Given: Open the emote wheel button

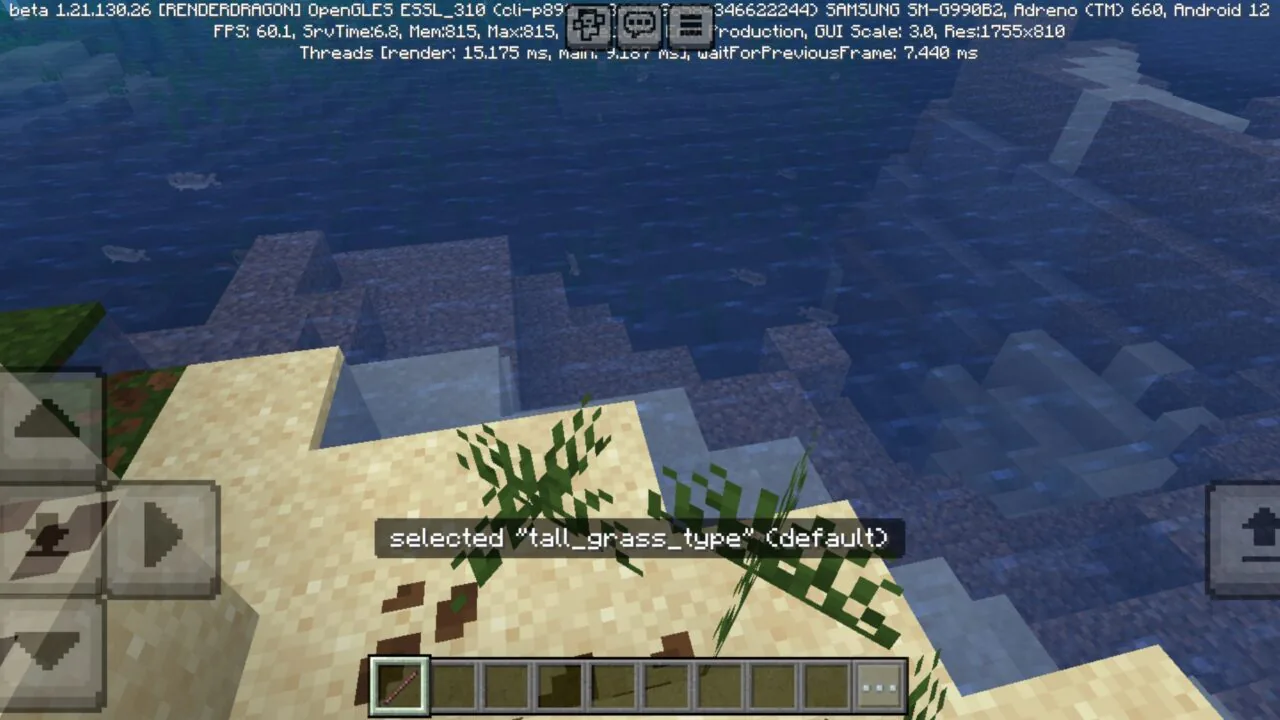Looking at the screenshot, I should 588,25.
